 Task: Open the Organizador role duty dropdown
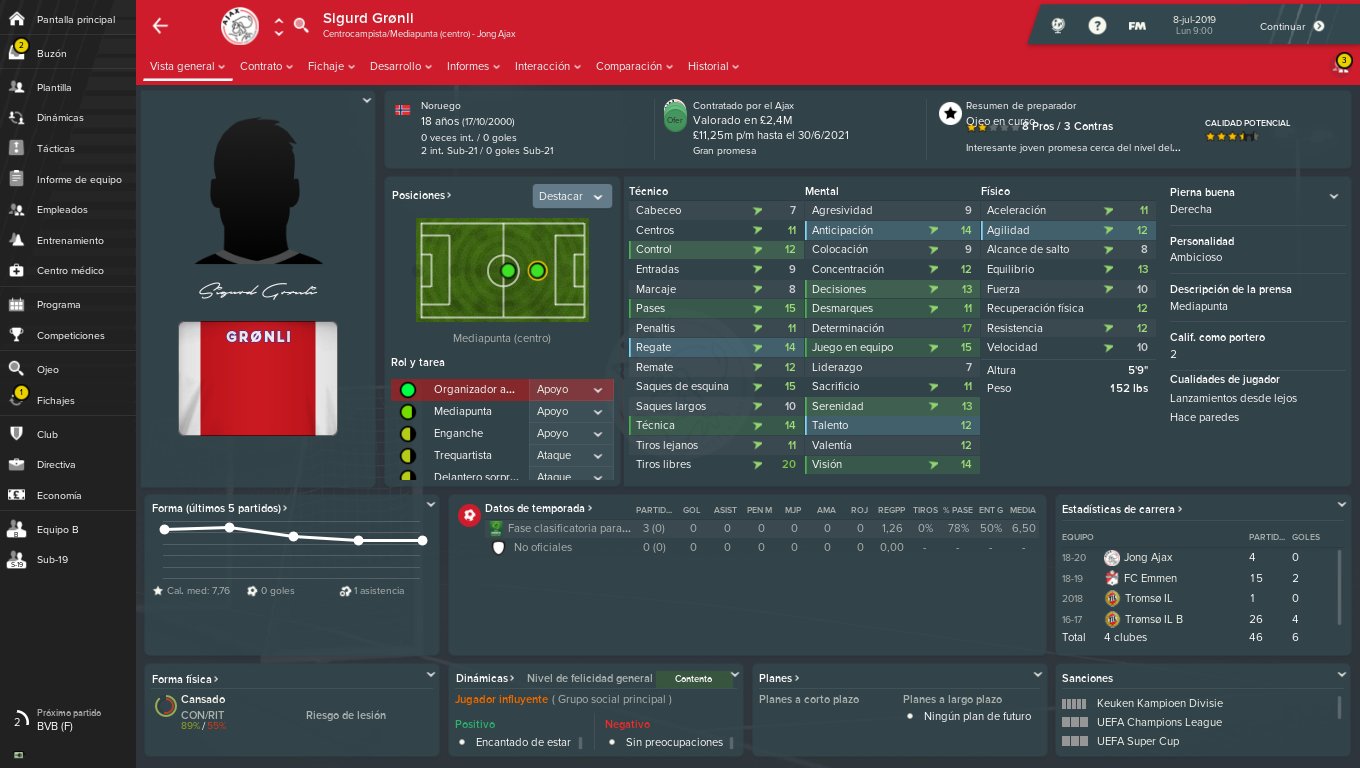point(571,390)
